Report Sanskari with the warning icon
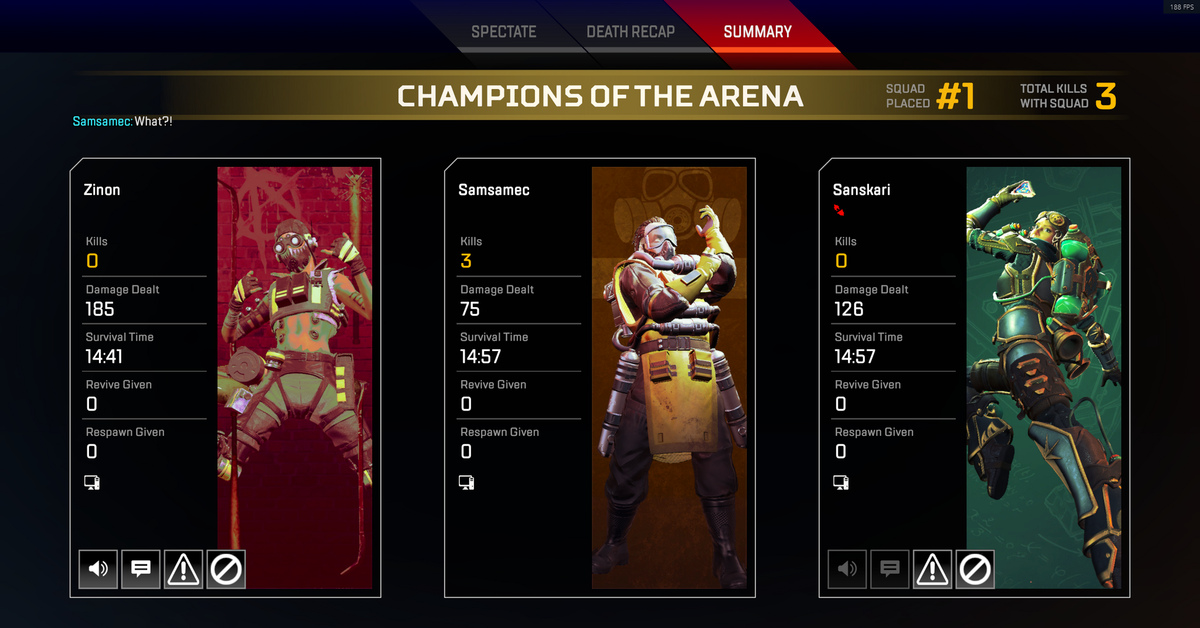 click(932, 569)
